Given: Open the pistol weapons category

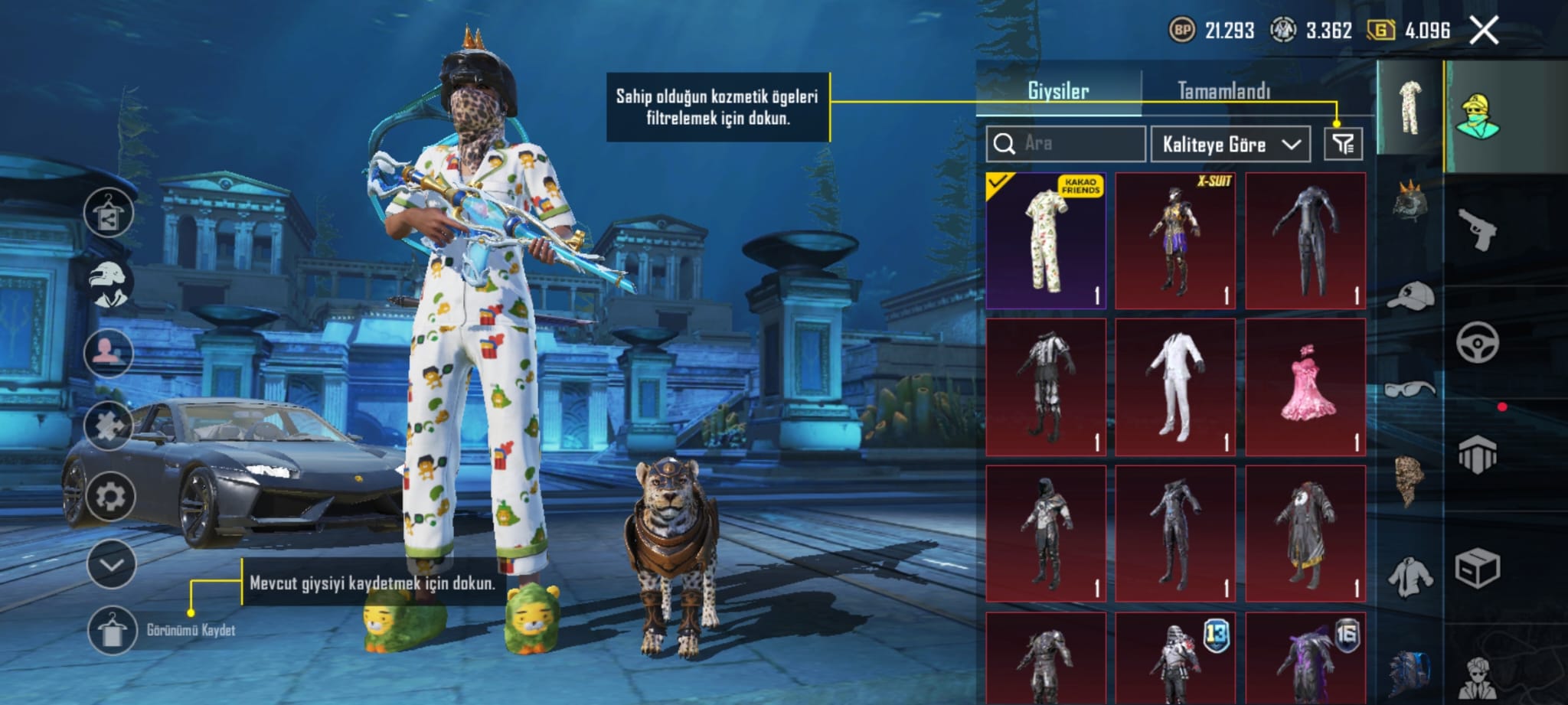Looking at the screenshot, I should (x=1476, y=229).
